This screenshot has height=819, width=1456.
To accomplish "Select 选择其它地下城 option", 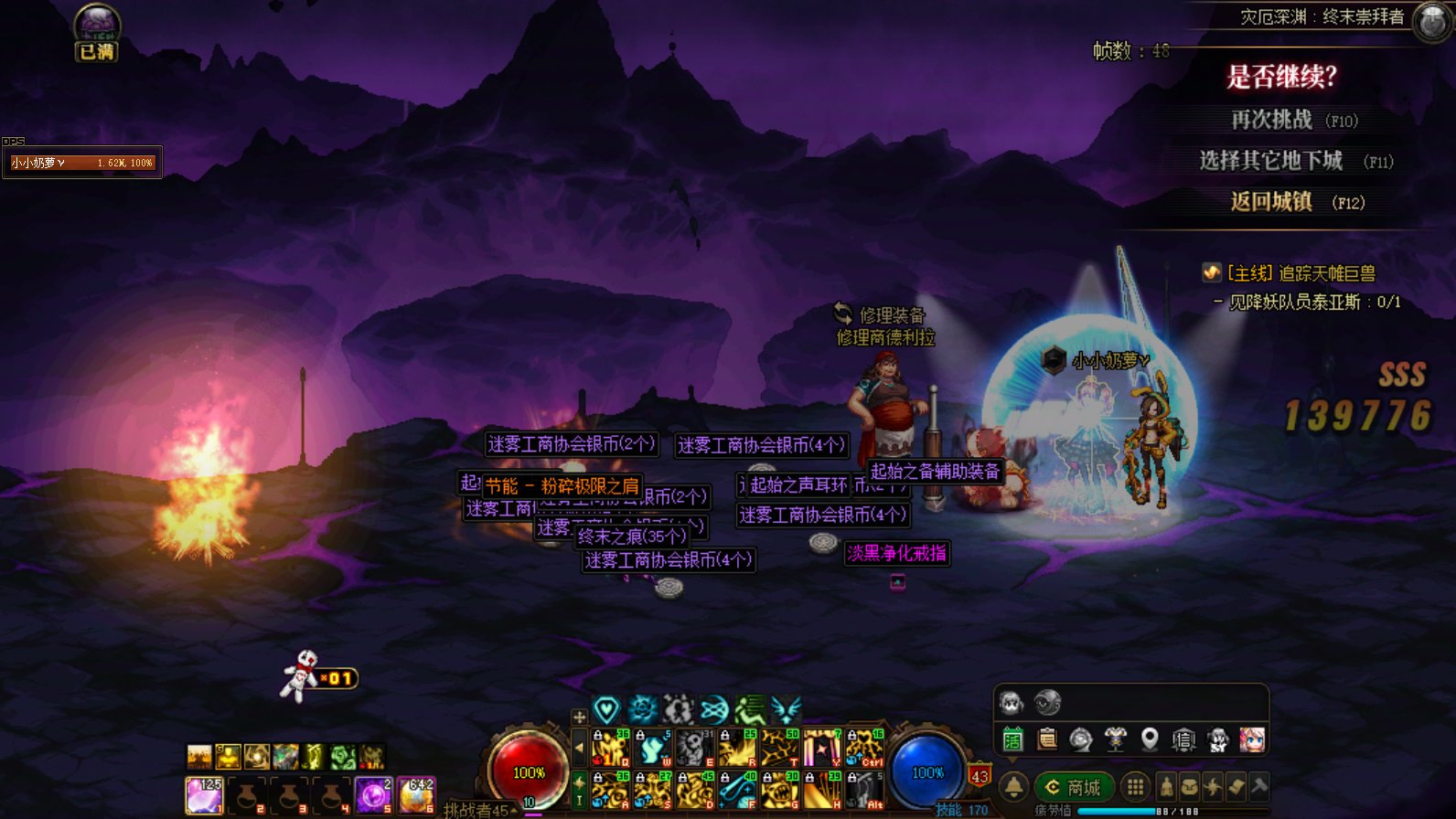I will click(1271, 161).
